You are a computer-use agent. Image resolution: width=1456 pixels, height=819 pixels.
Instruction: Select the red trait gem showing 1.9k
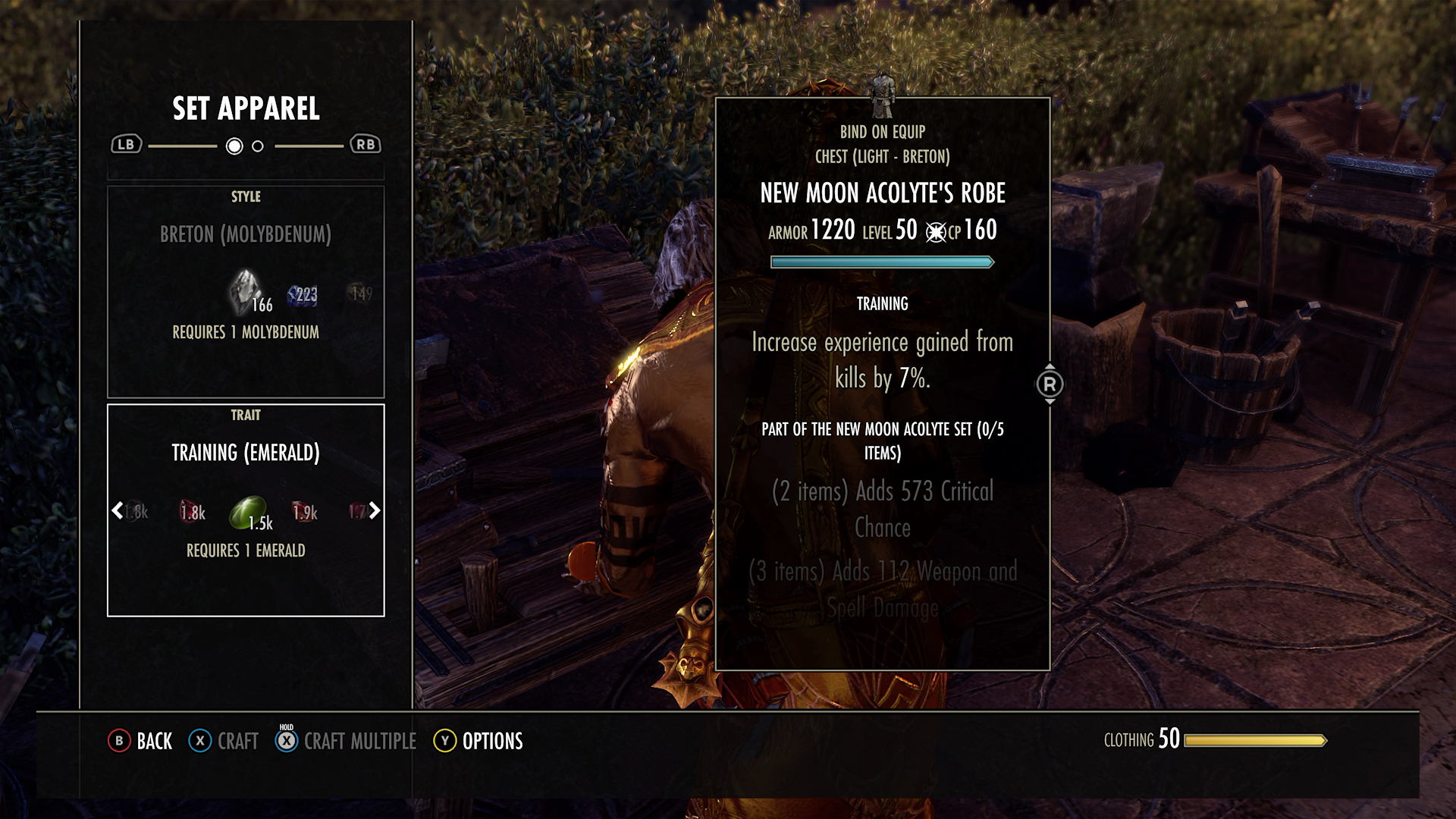(x=304, y=512)
